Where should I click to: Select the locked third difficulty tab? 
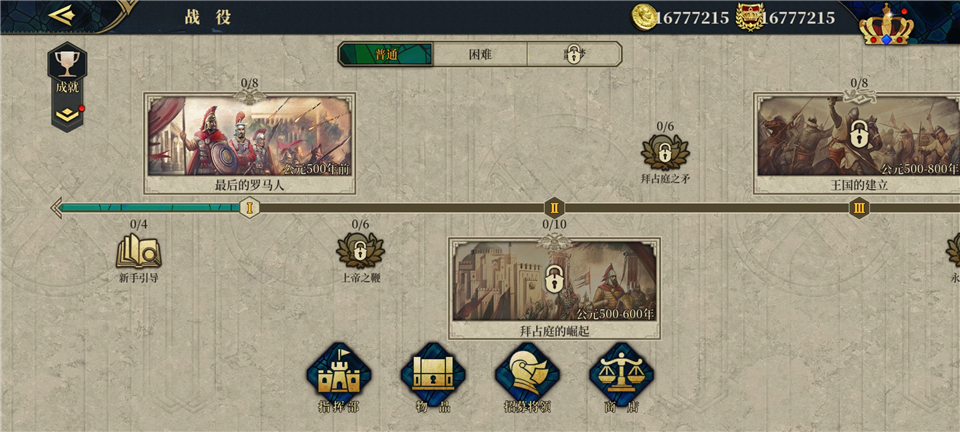point(573,54)
